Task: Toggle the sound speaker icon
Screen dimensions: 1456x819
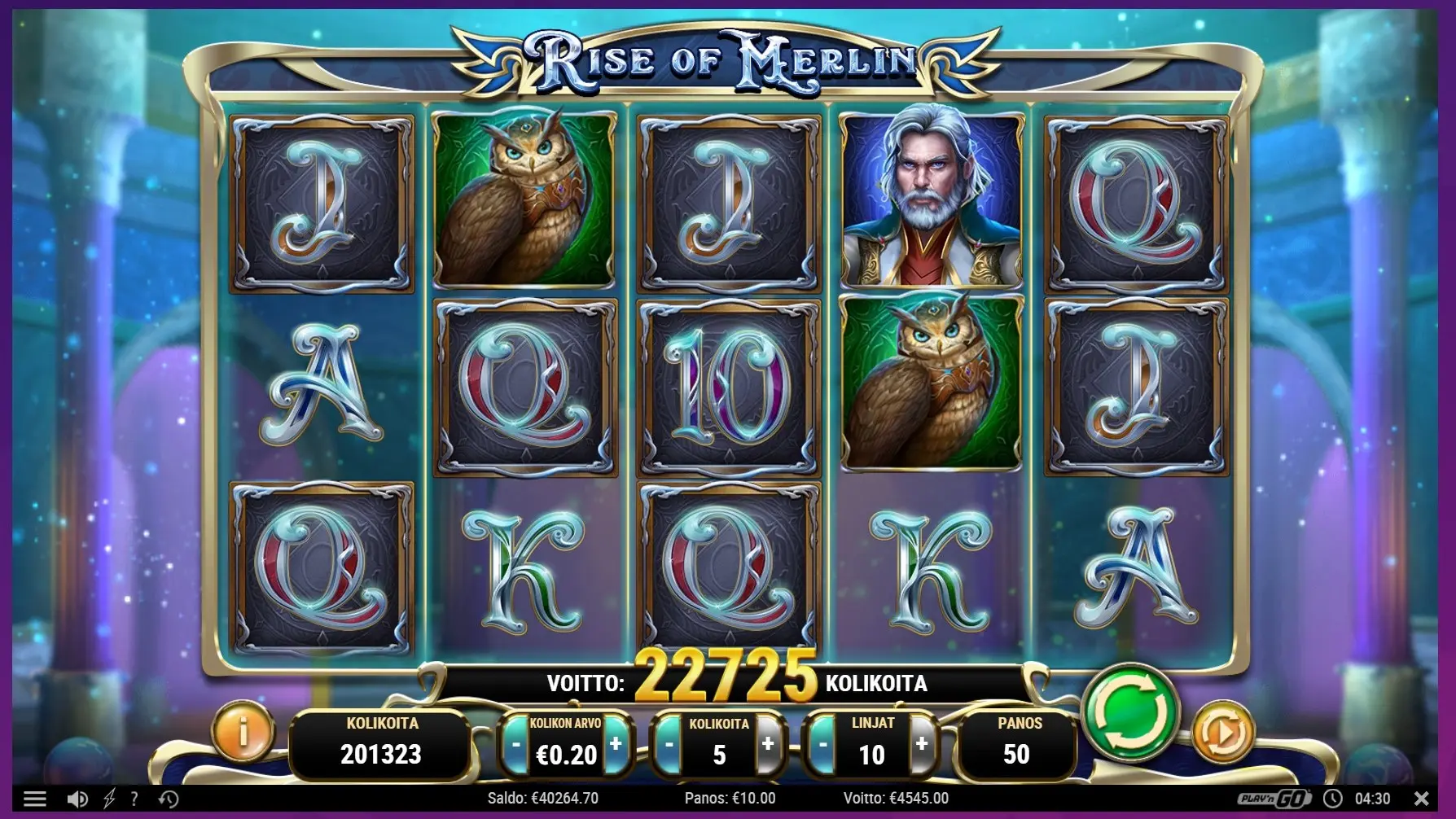Action: pyautogui.click(x=77, y=799)
